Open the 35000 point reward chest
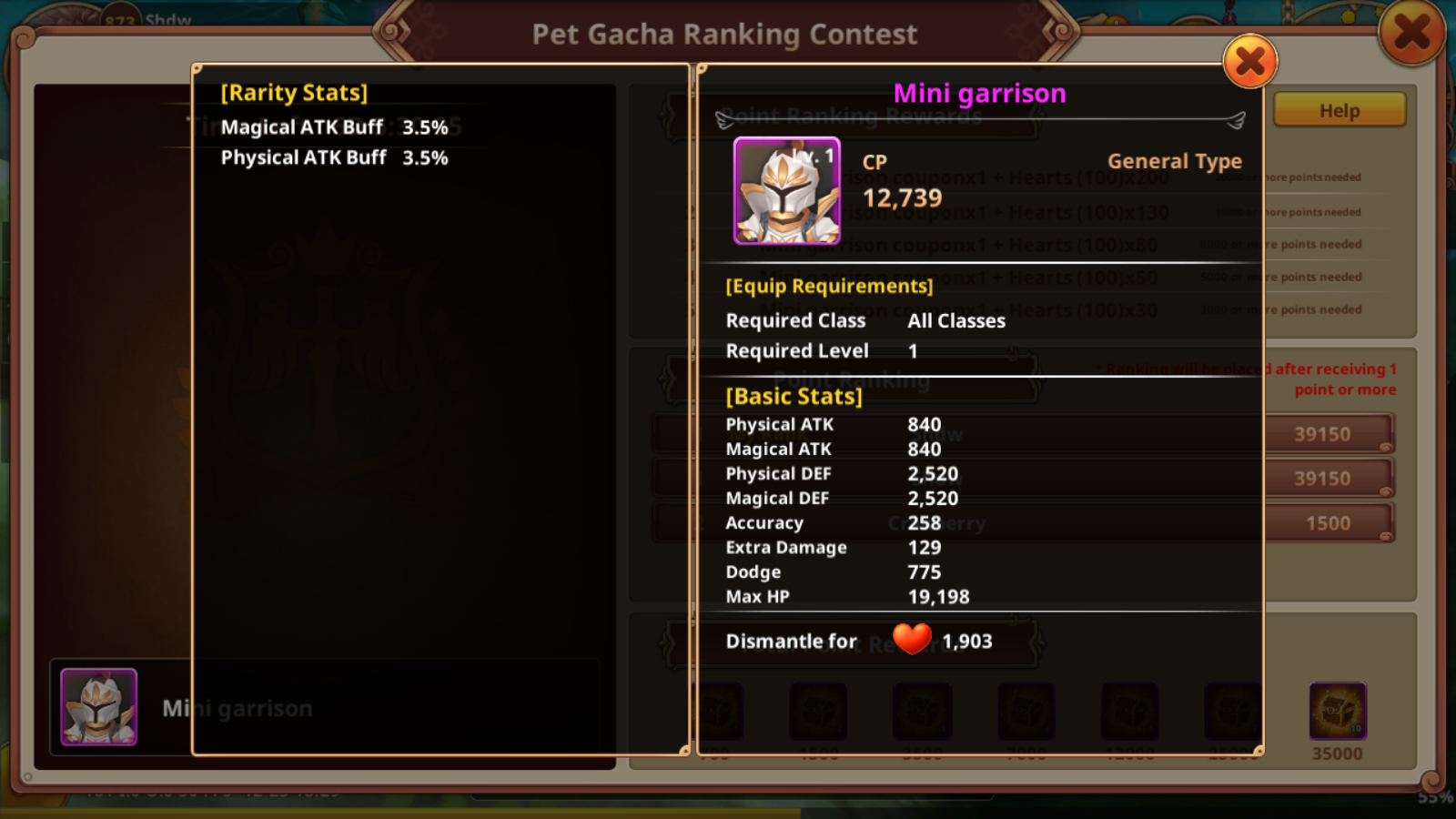 (1337, 711)
